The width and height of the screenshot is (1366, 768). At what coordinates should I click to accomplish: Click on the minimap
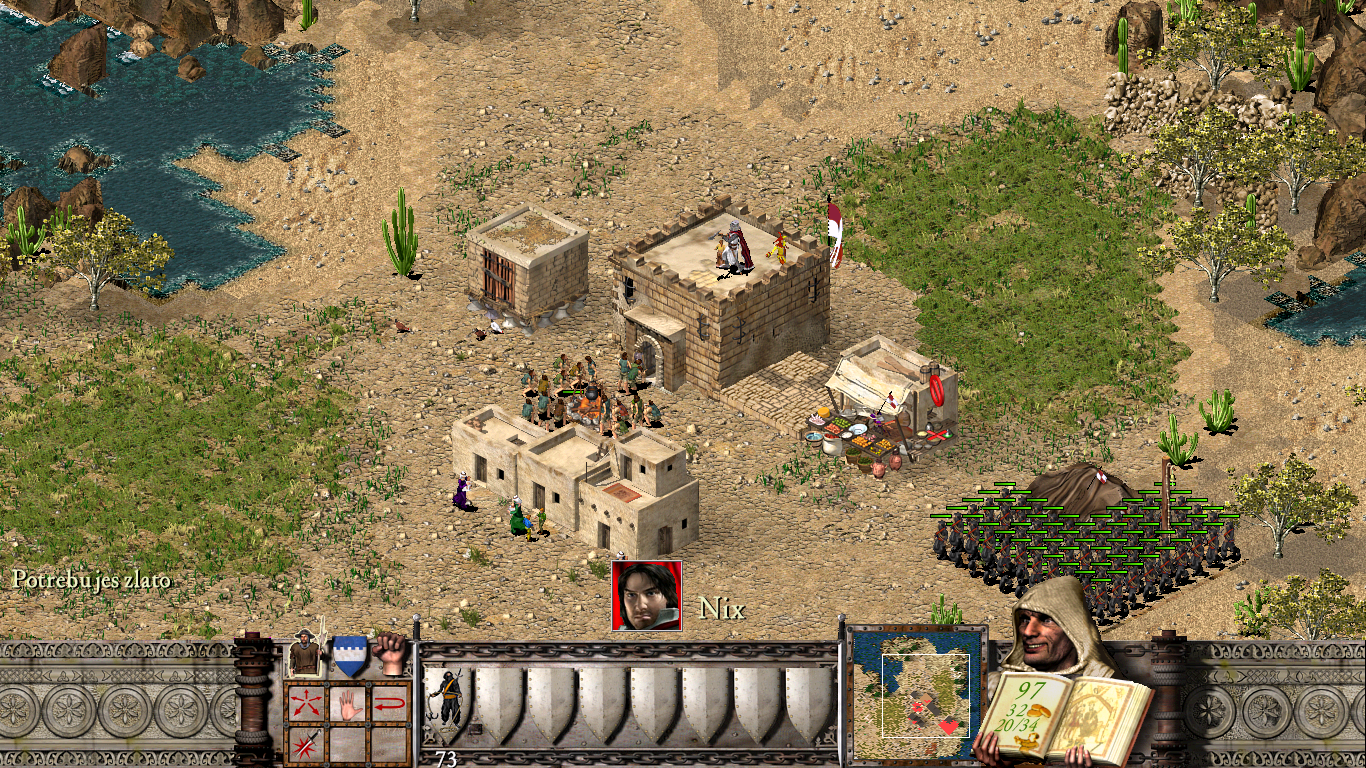(x=917, y=693)
